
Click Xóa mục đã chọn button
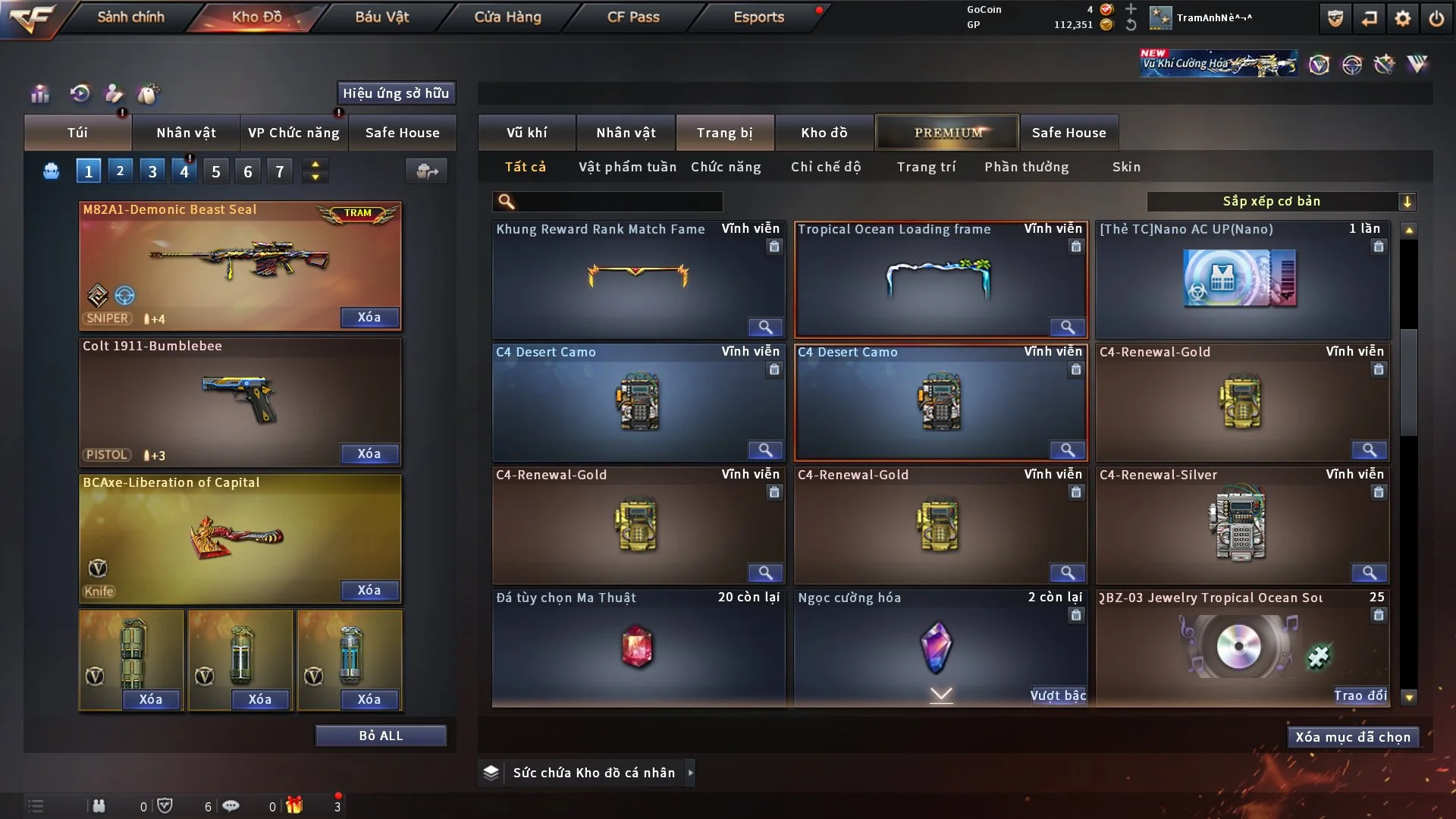1353,737
